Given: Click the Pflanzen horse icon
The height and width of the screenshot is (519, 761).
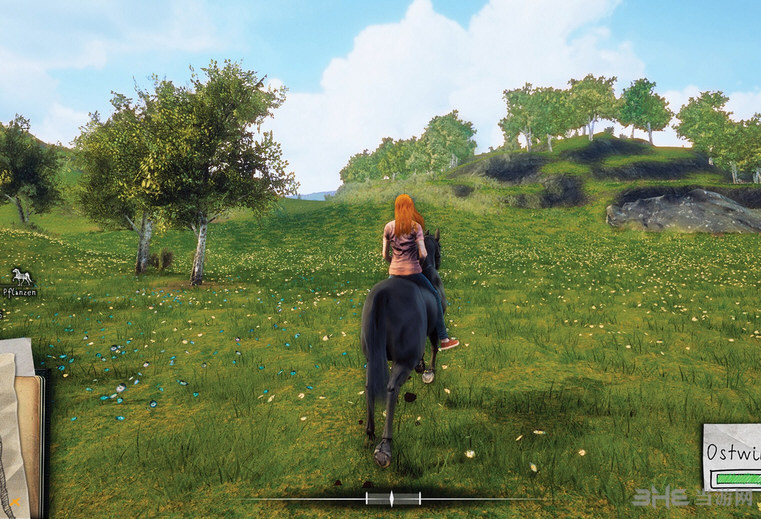Looking at the screenshot, I should click(21, 276).
